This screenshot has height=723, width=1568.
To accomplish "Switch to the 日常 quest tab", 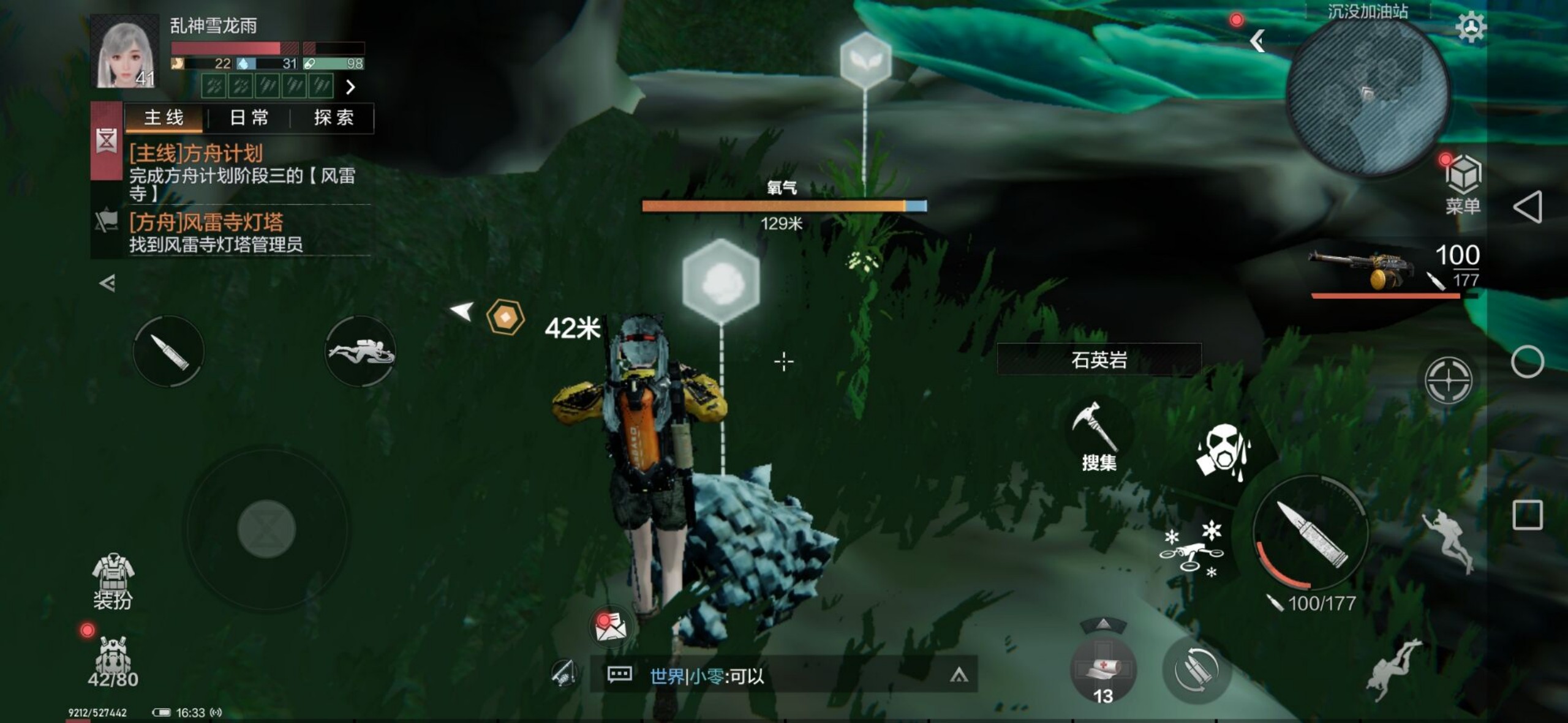I will click(249, 118).
